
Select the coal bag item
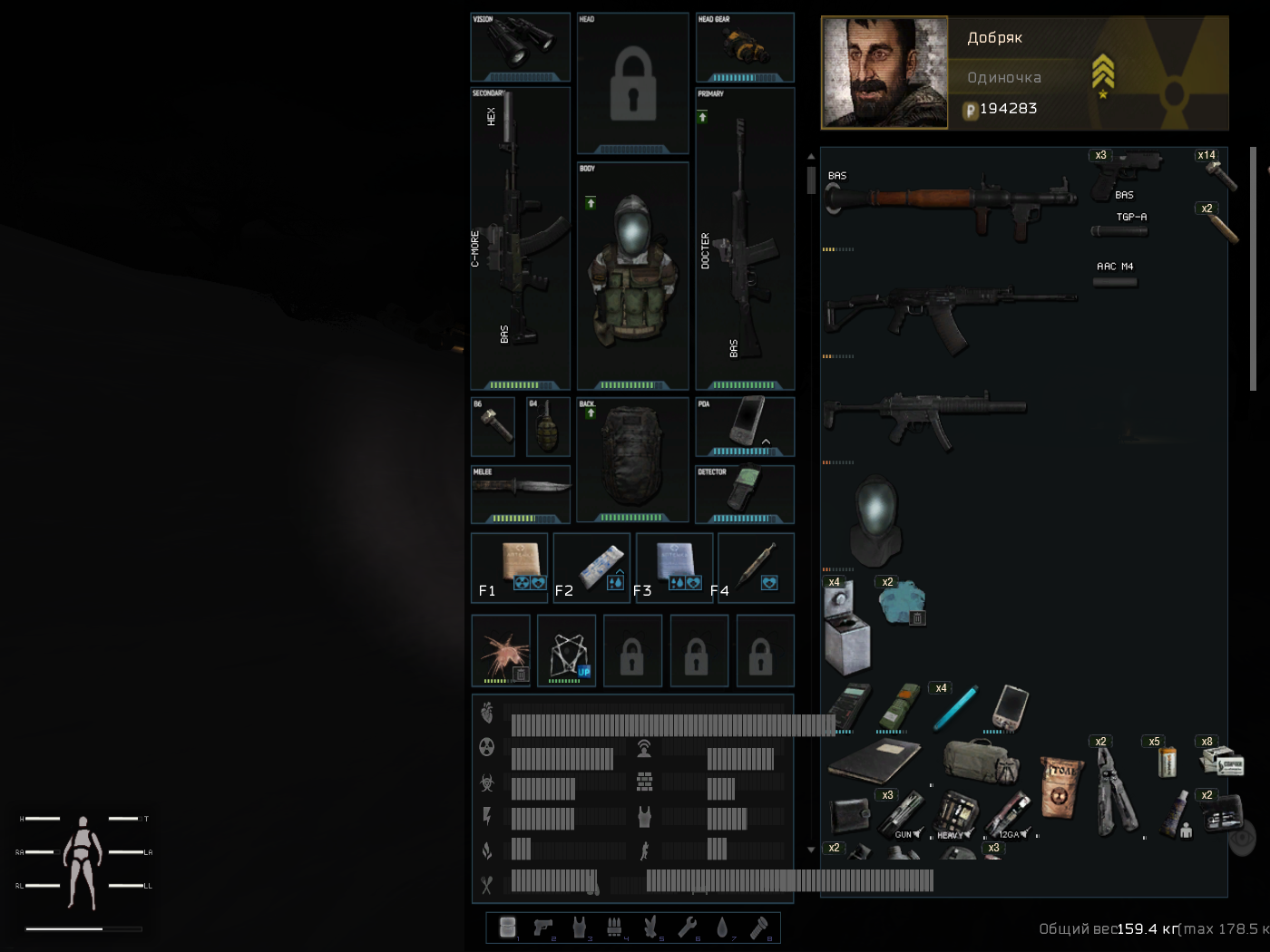(1060, 785)
